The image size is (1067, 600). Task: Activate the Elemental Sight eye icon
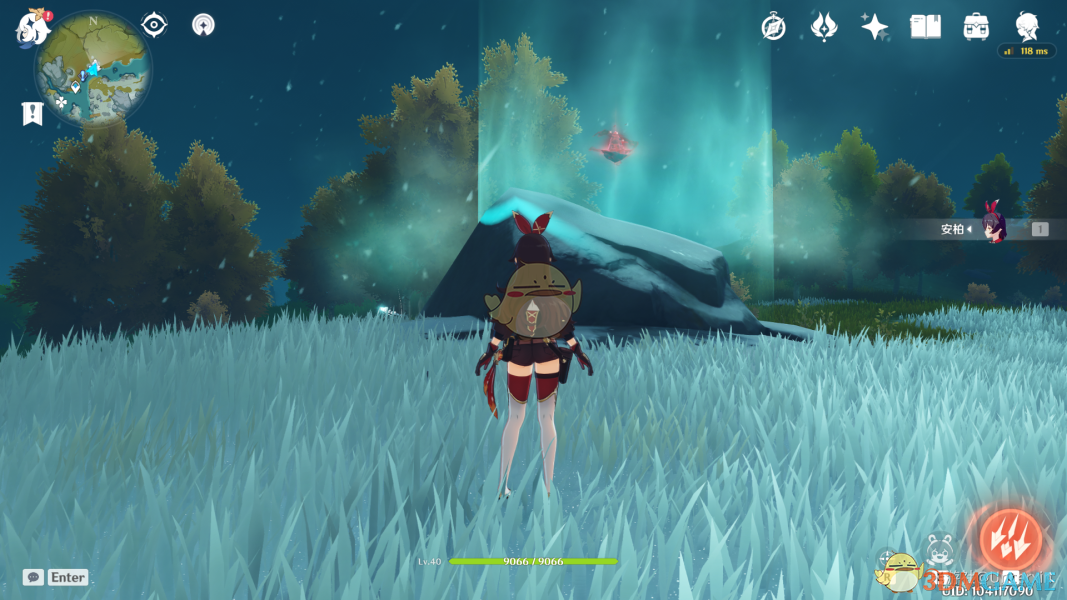(x=154, y=25)
